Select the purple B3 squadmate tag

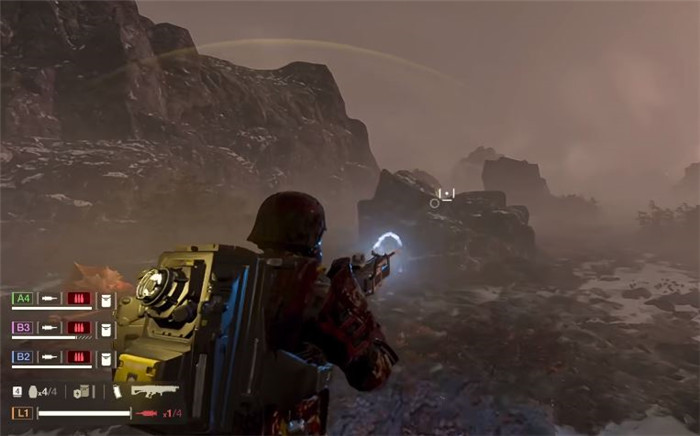click(22, 327)
